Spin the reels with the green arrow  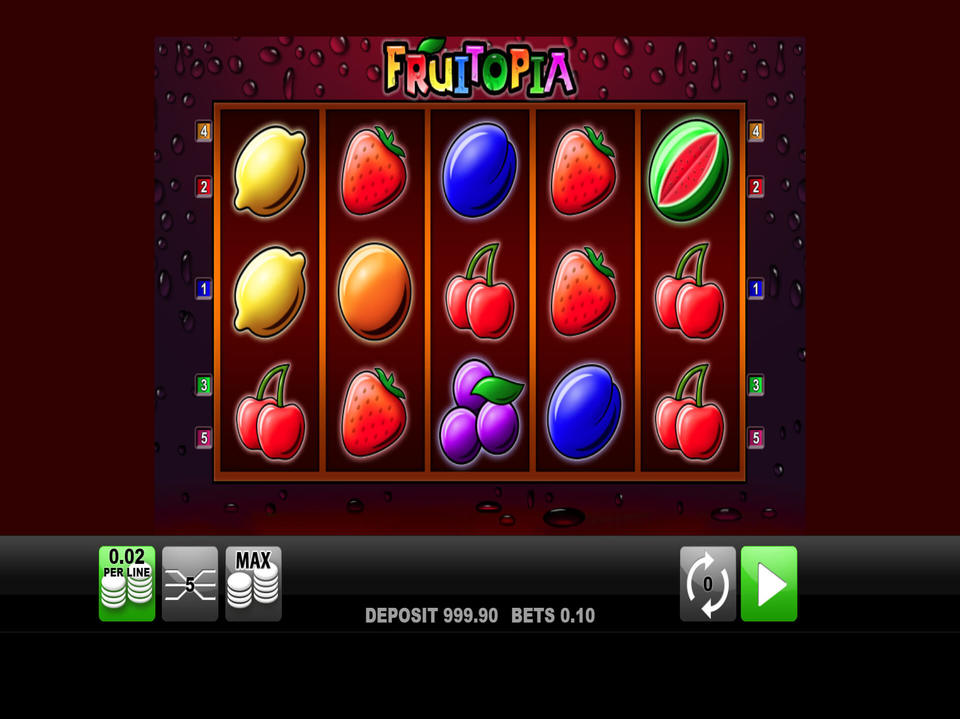(x=769, y=583)
